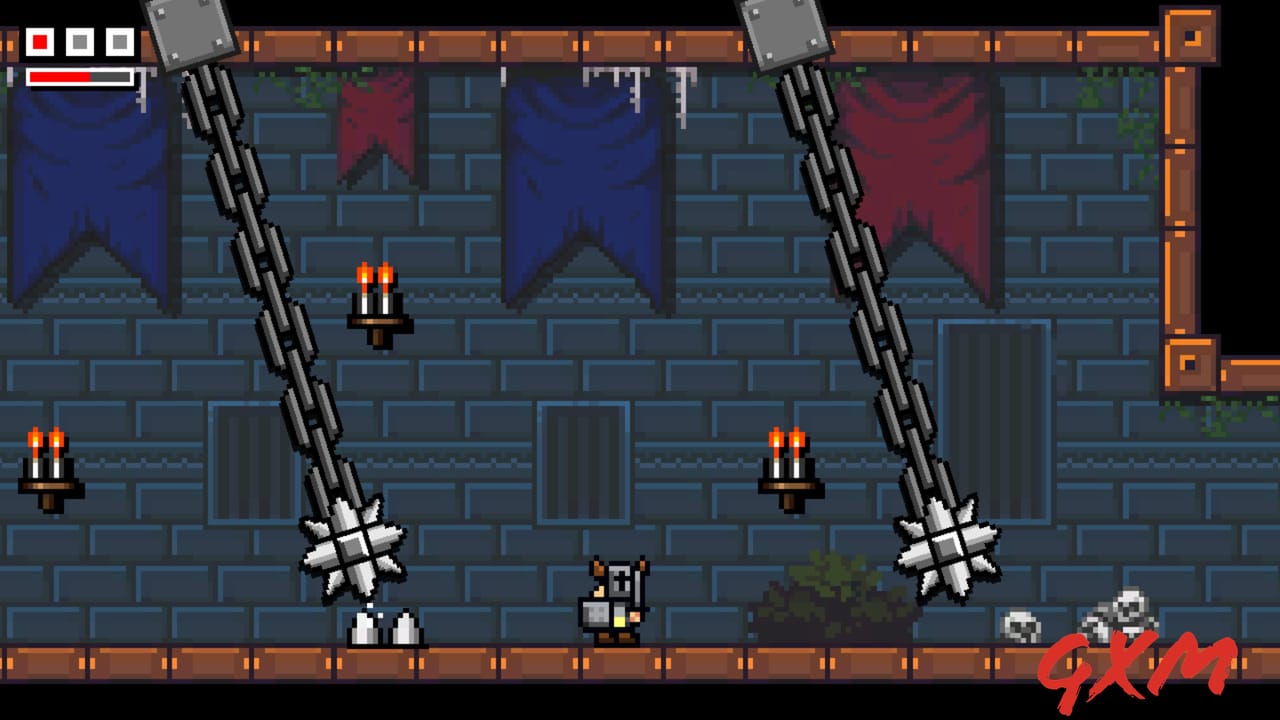The width and height of the screenshot is (1280, 720).
Task: Toggle the first filled square in the HUD
Action: (x=38, y=42)
